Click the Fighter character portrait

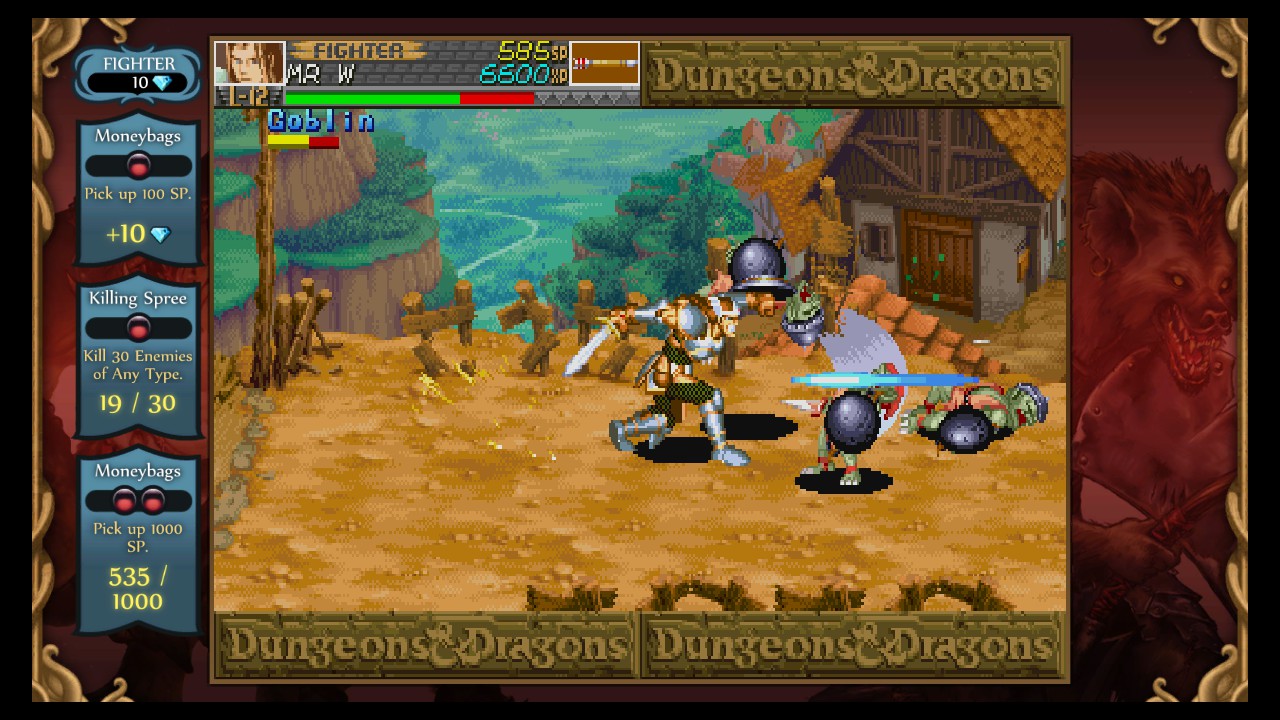tap(249, 62)
